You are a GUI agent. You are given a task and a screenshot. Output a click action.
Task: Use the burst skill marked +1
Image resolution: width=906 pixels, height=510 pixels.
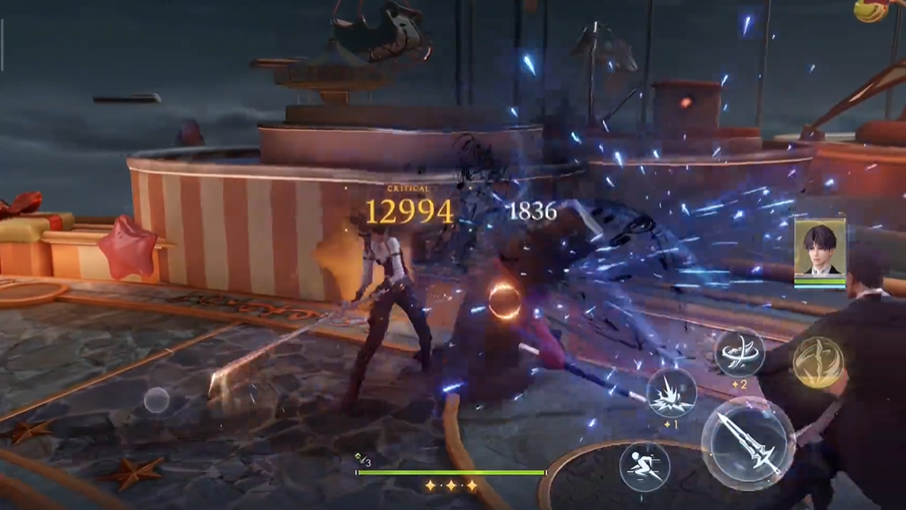(671, 392)
